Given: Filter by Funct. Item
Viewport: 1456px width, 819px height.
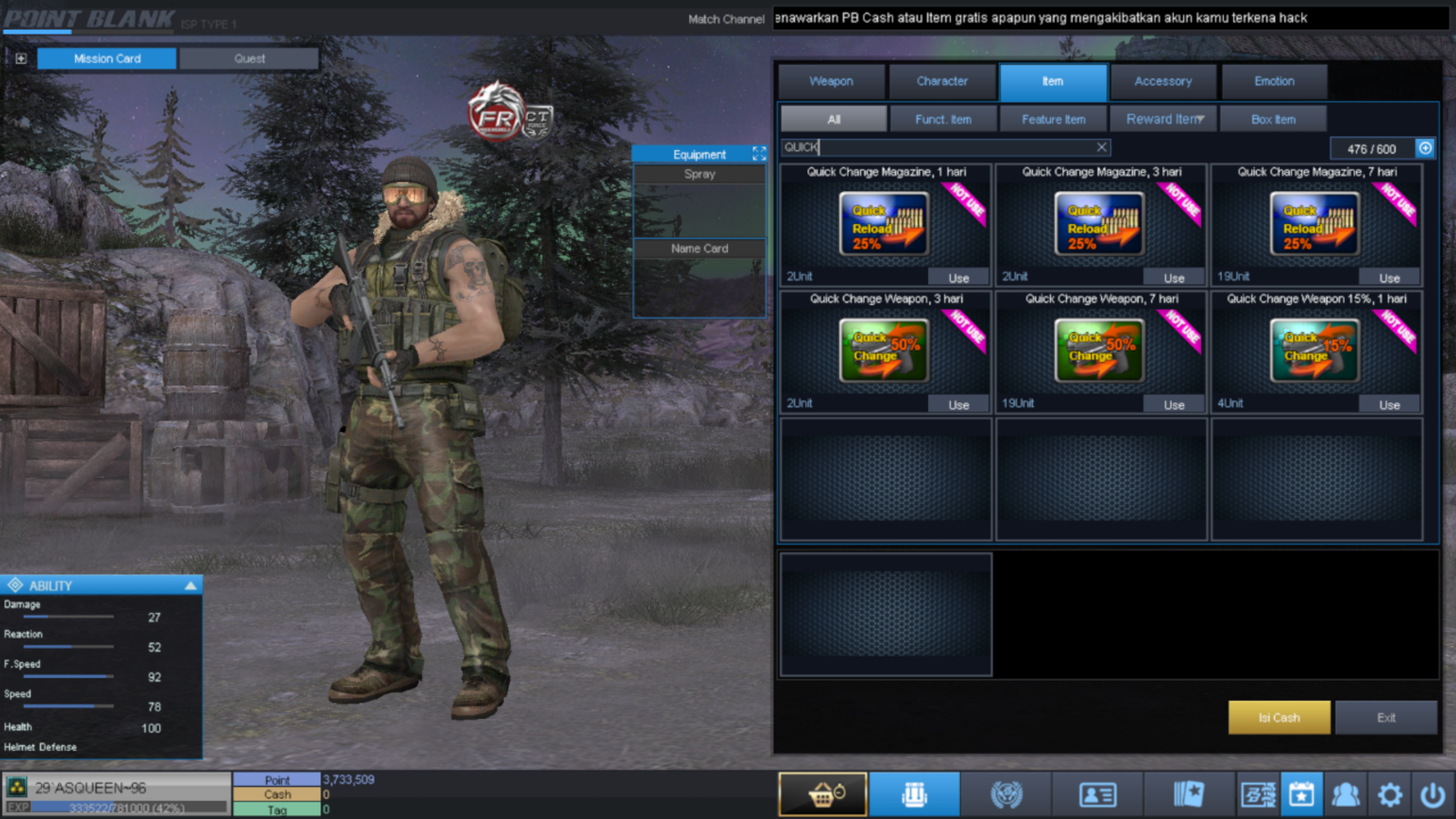Looking at the screenshot, I should [x=943, y=119].
